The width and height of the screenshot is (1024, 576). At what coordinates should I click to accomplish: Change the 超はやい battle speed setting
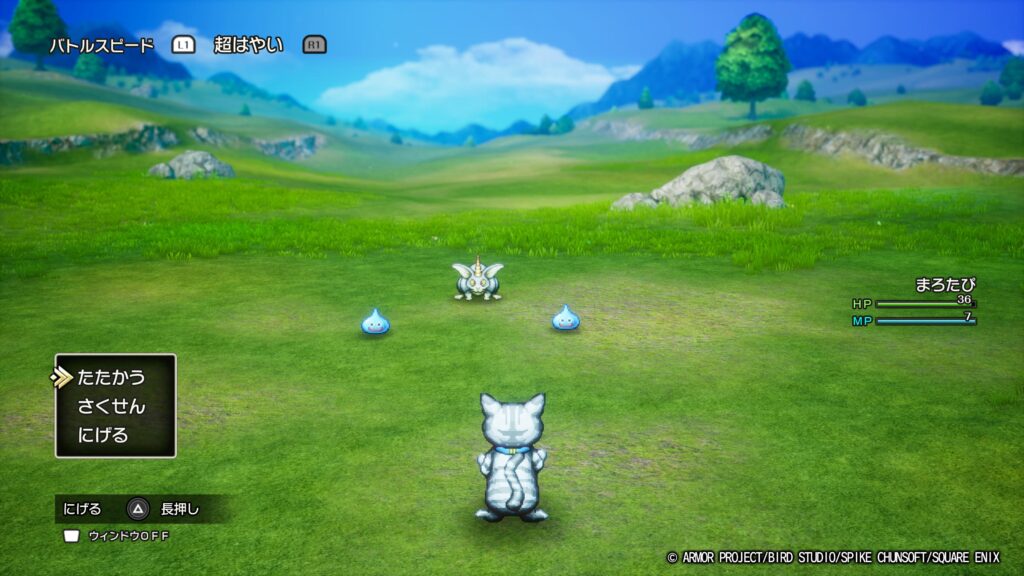coord(248,45)
